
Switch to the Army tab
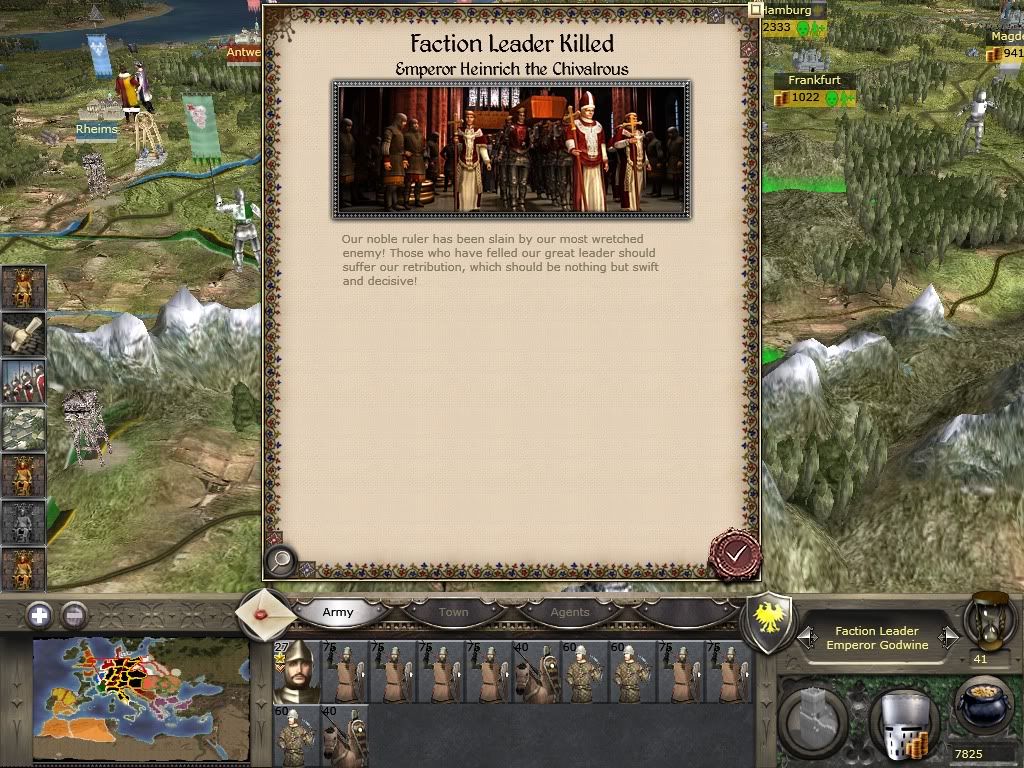[x=338, y=612]
